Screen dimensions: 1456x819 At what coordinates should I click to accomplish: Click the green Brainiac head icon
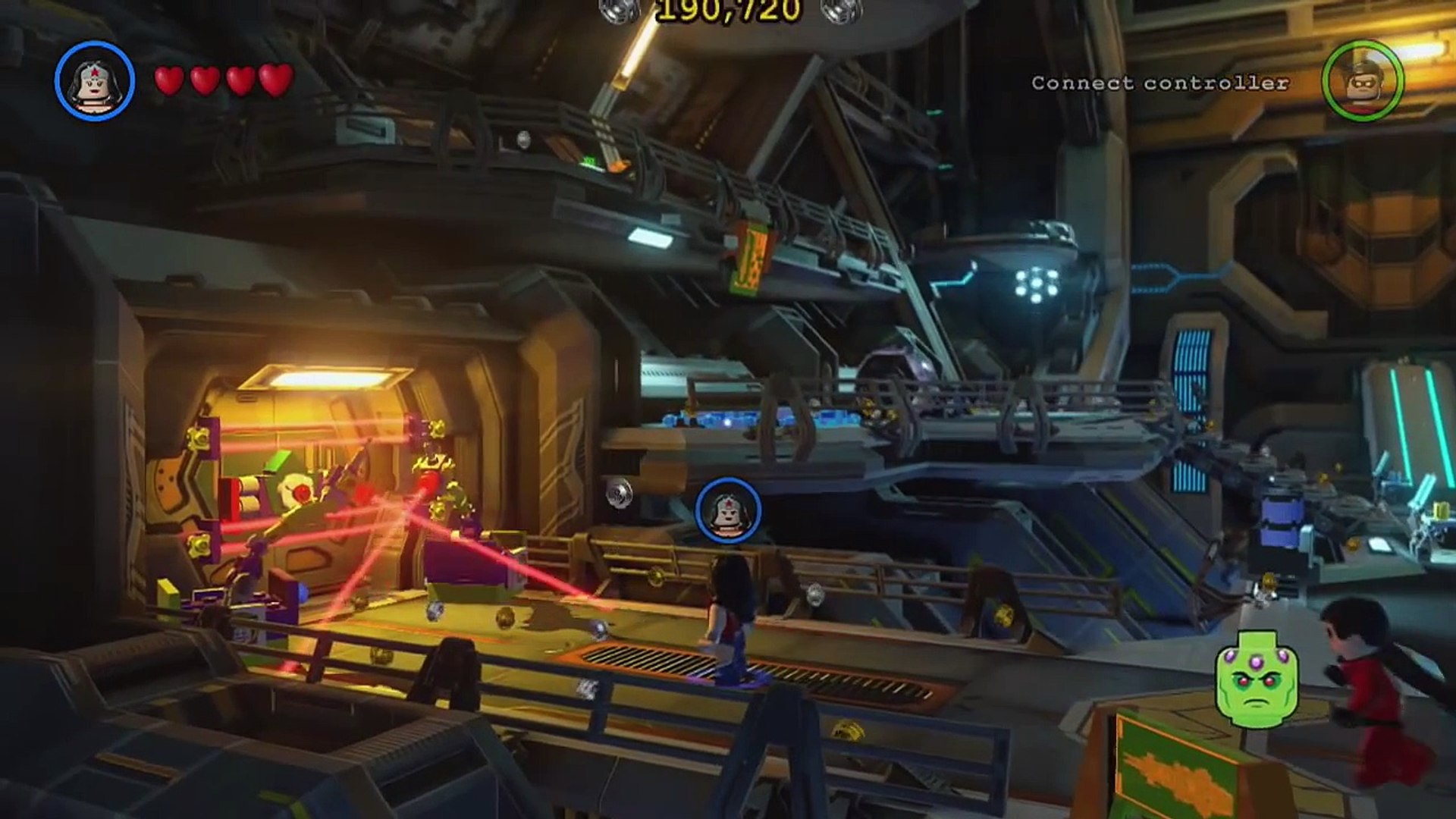1257,679
